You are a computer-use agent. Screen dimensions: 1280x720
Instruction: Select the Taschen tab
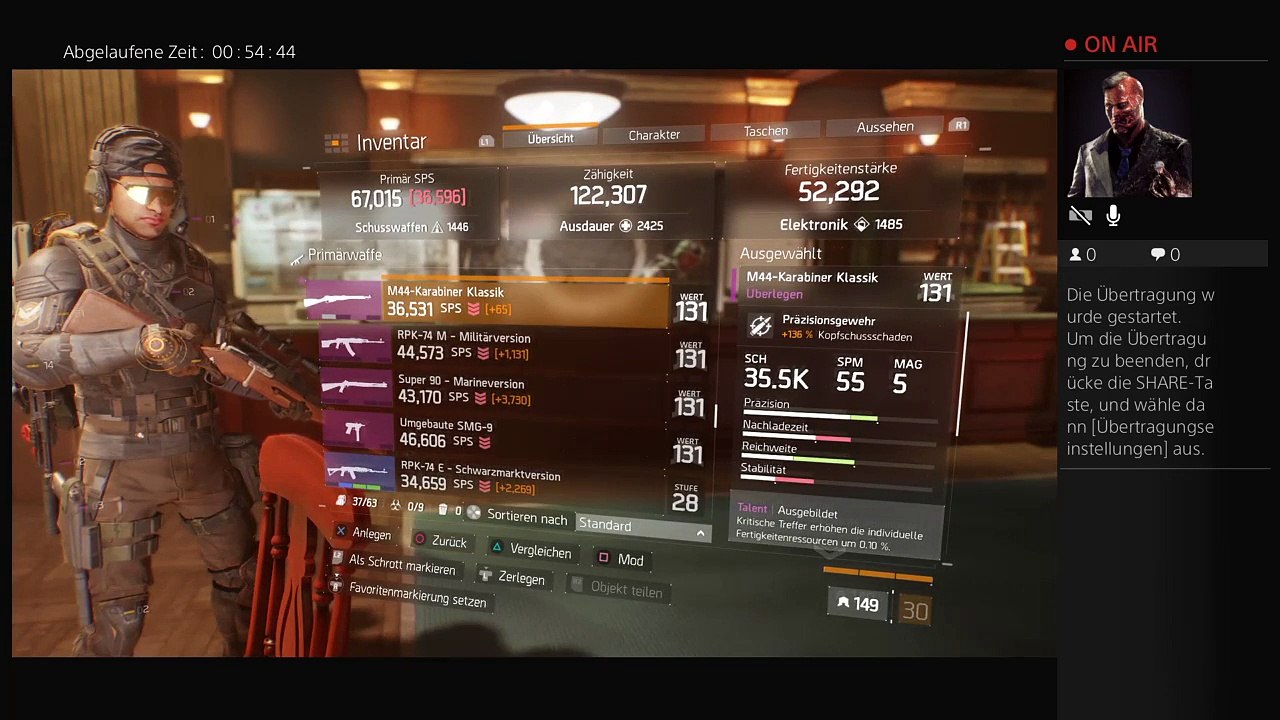tap(766, 130)
